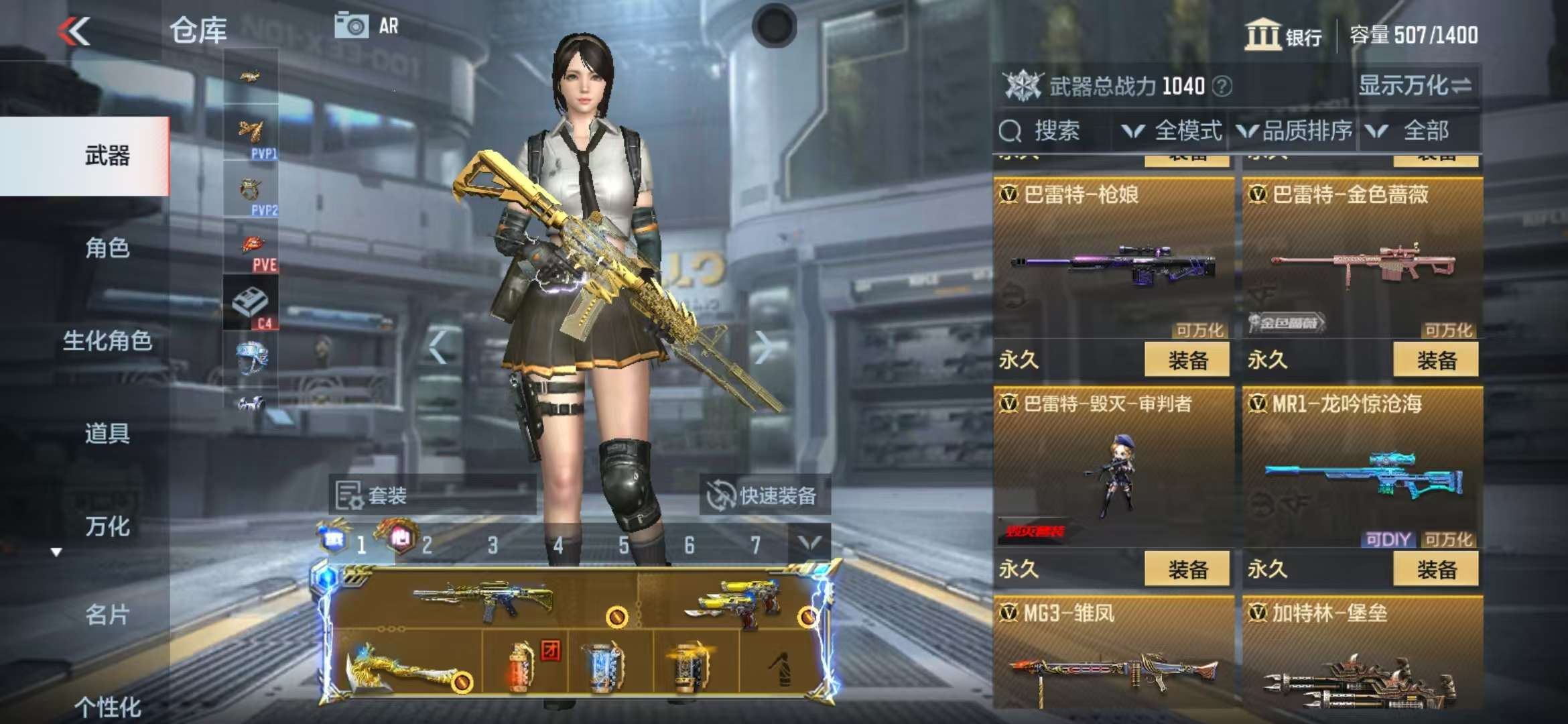Open the 生化角色 category tab

107,341
